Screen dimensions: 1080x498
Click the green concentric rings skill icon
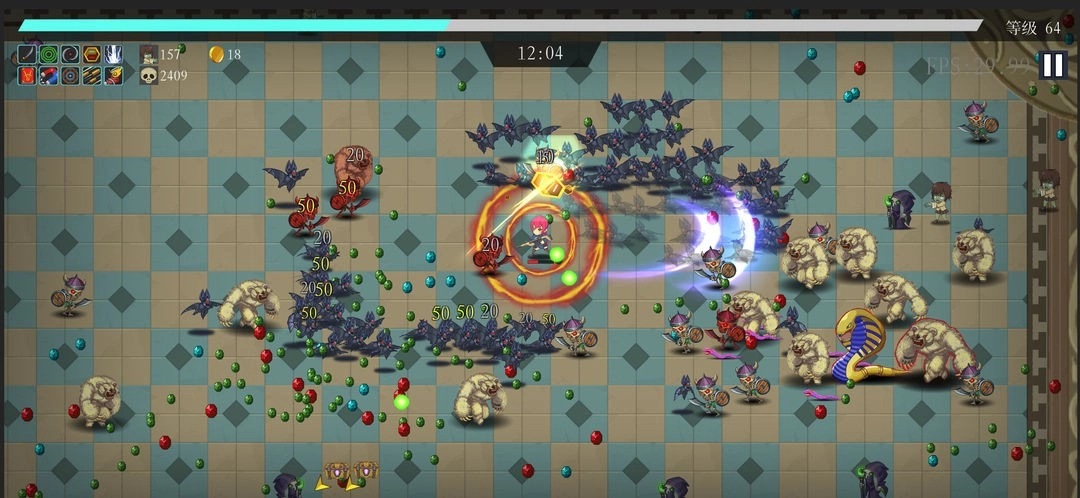pos(49,54)
